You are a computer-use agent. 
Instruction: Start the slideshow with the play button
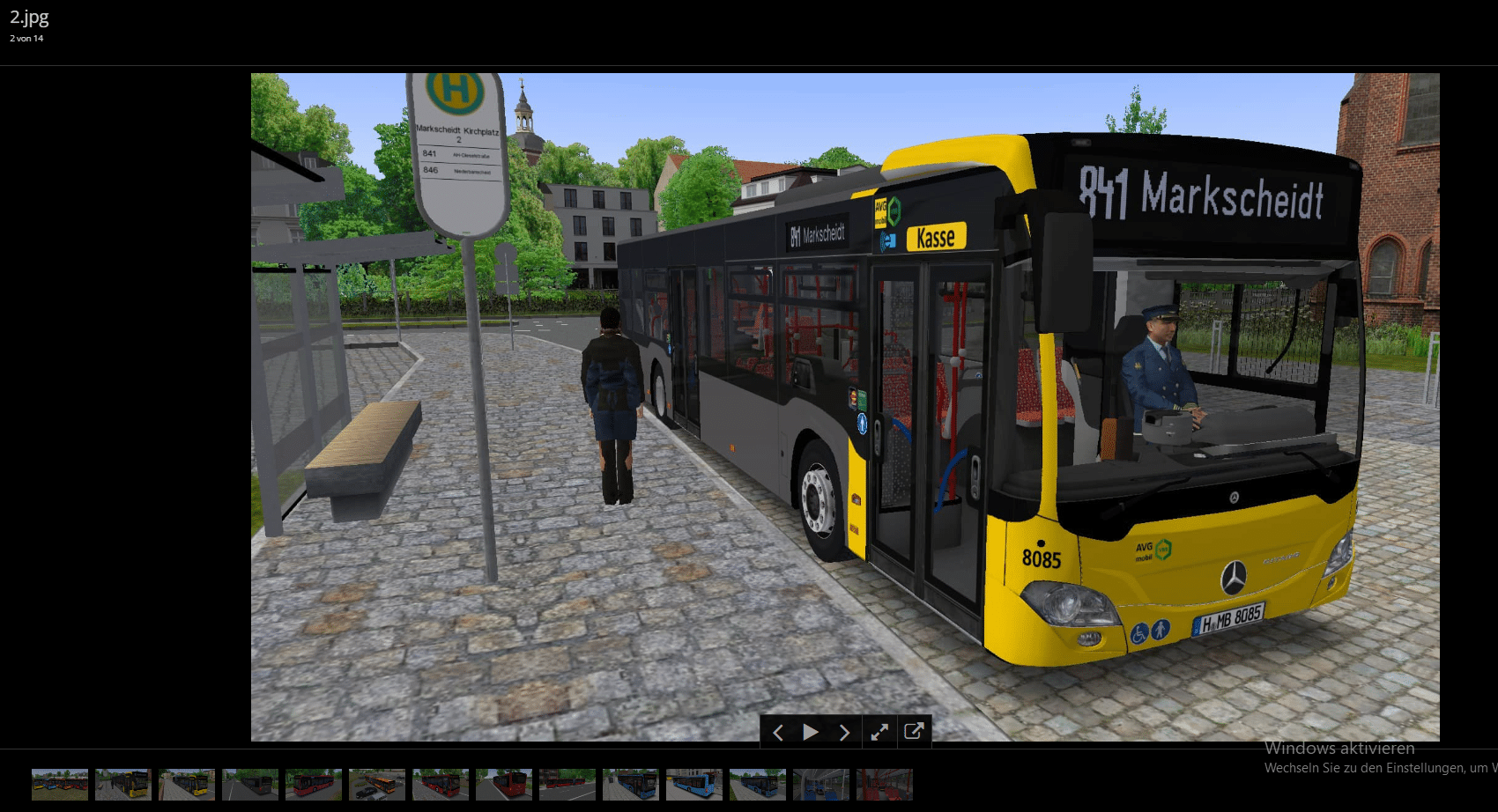tap(811, 732)
